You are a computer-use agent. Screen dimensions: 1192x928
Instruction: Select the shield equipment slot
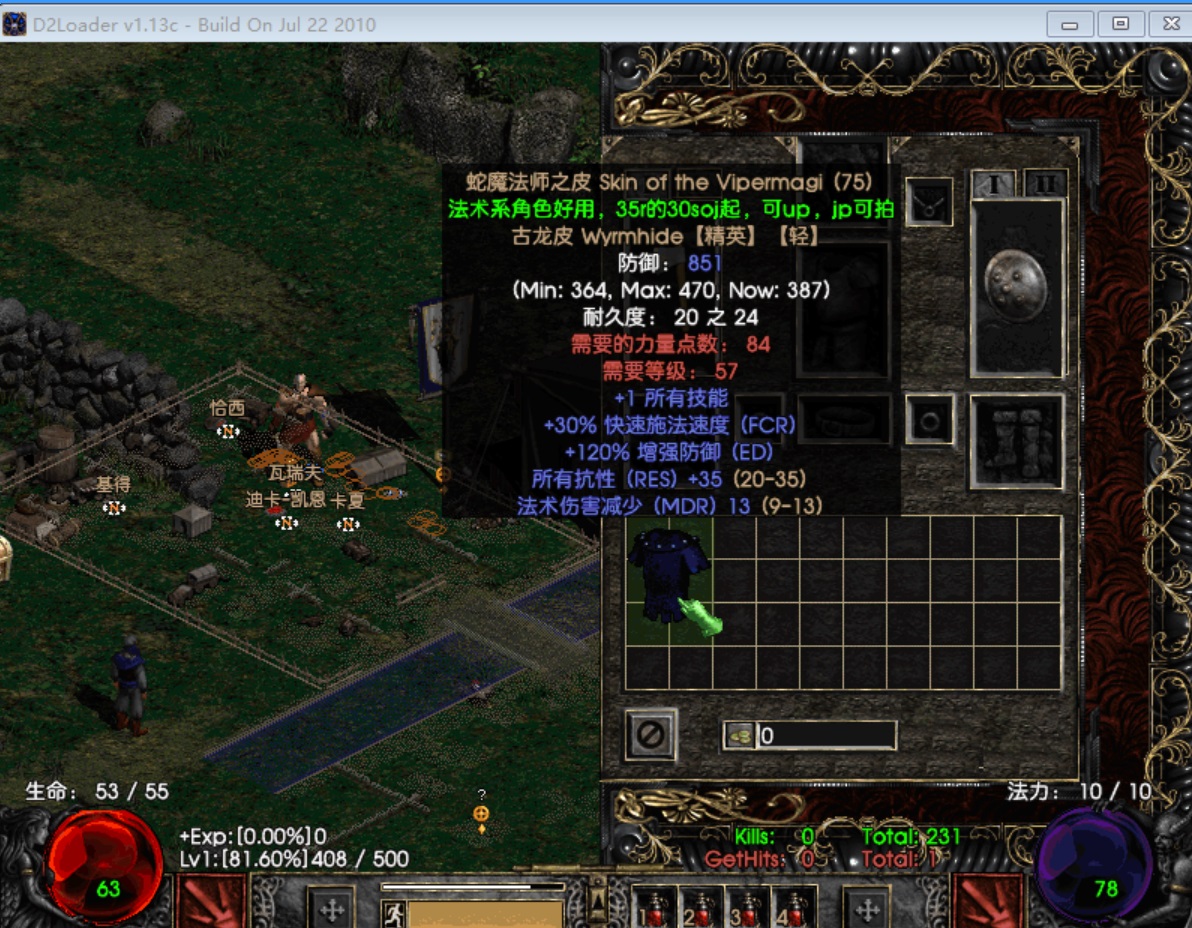pos(1016,287)
